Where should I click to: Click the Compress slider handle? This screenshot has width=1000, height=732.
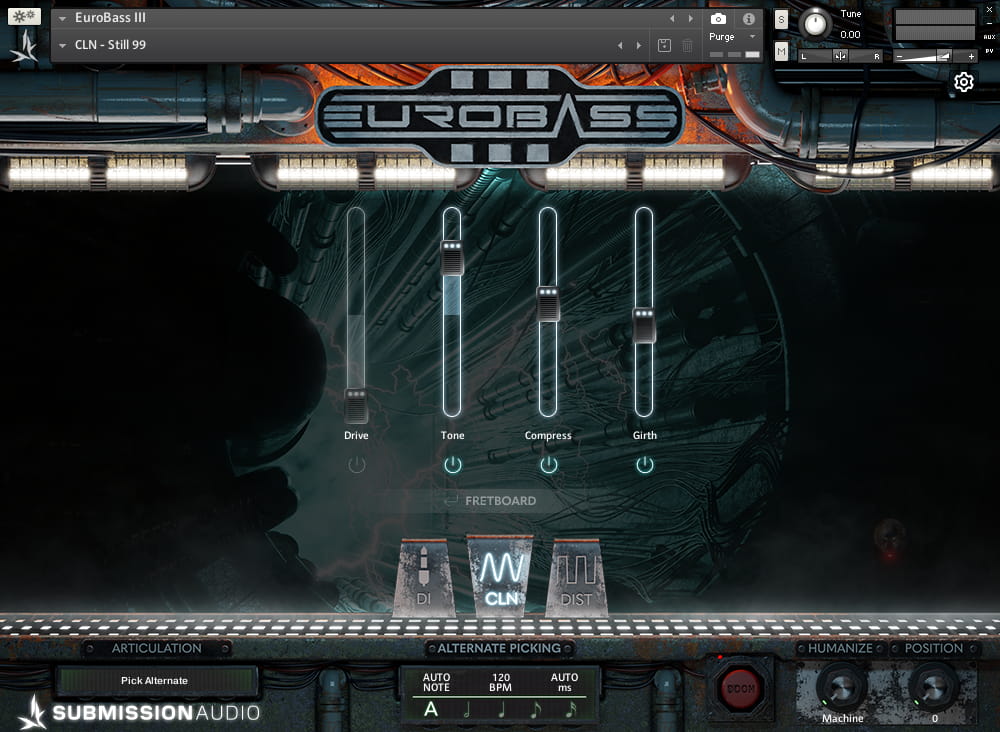(x=548, y=304)
